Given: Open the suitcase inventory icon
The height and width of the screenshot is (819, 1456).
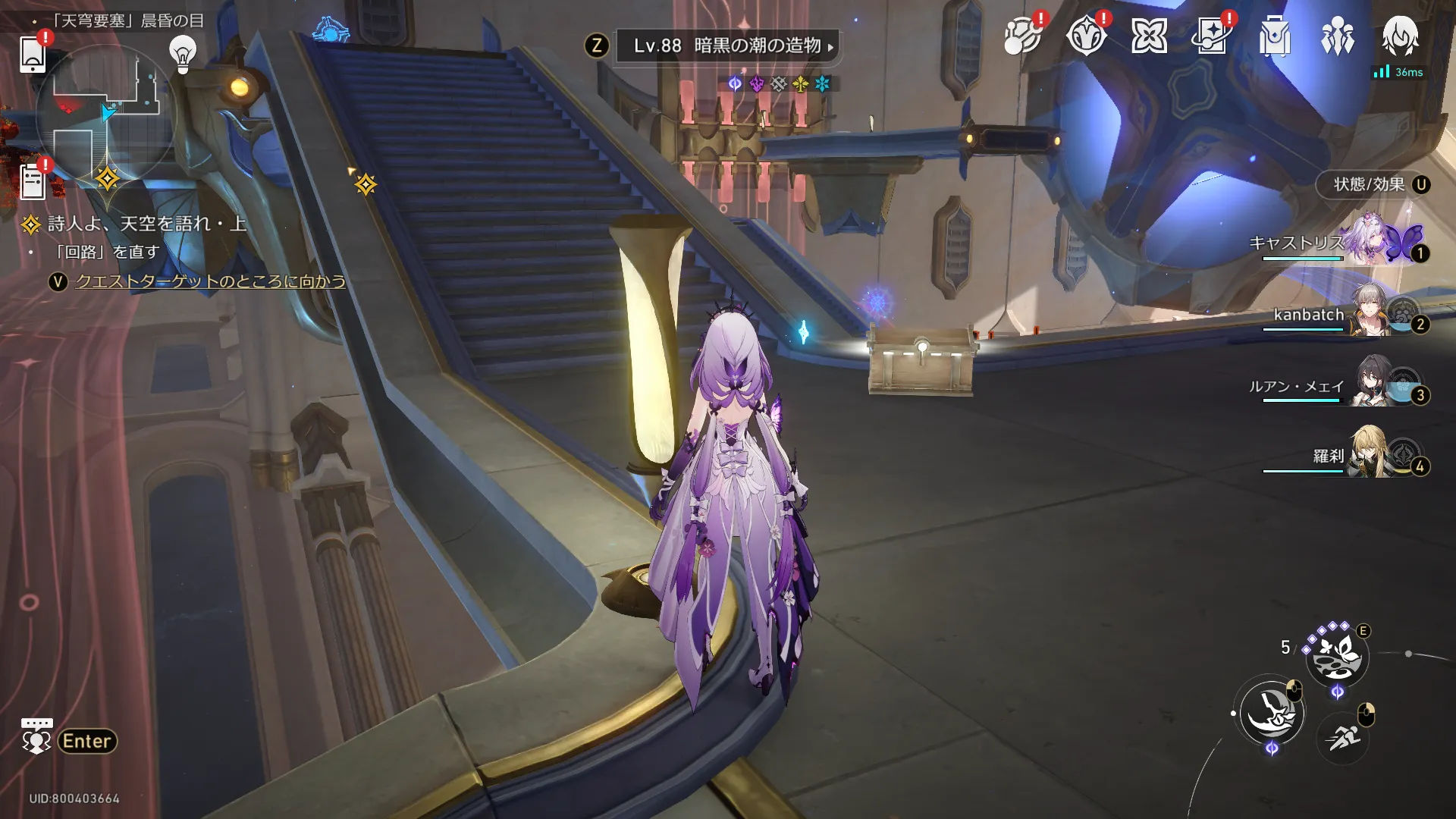Looking at the screenshot, I should [1274, 36].
